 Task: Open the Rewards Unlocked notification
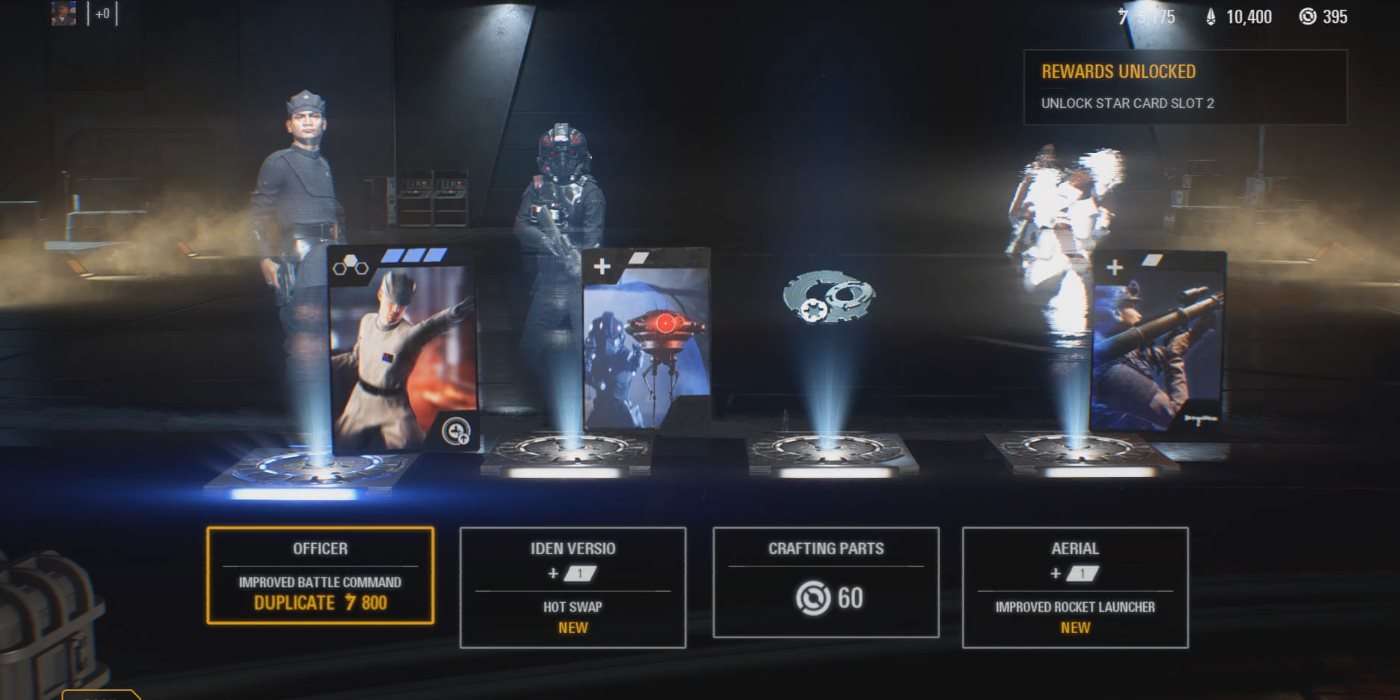coord(1185,87)
